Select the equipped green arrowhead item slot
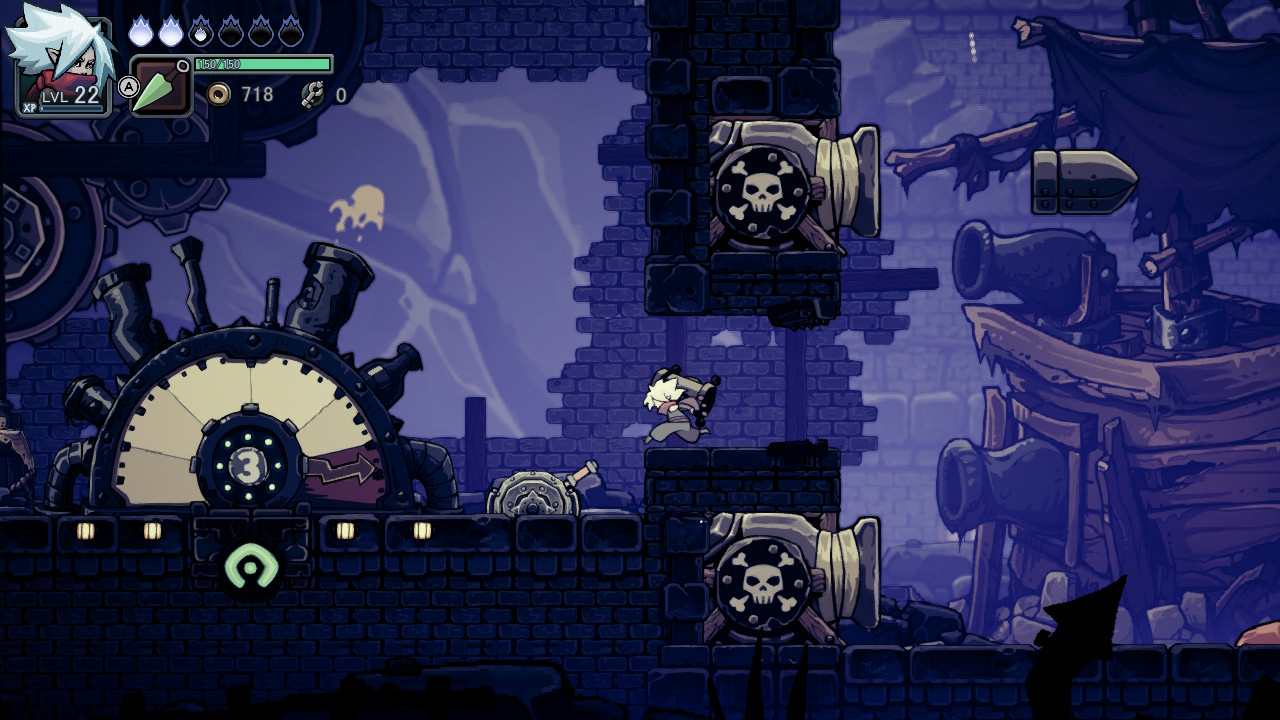Viewport: 1280px width, 720px height. pos(160,88)
